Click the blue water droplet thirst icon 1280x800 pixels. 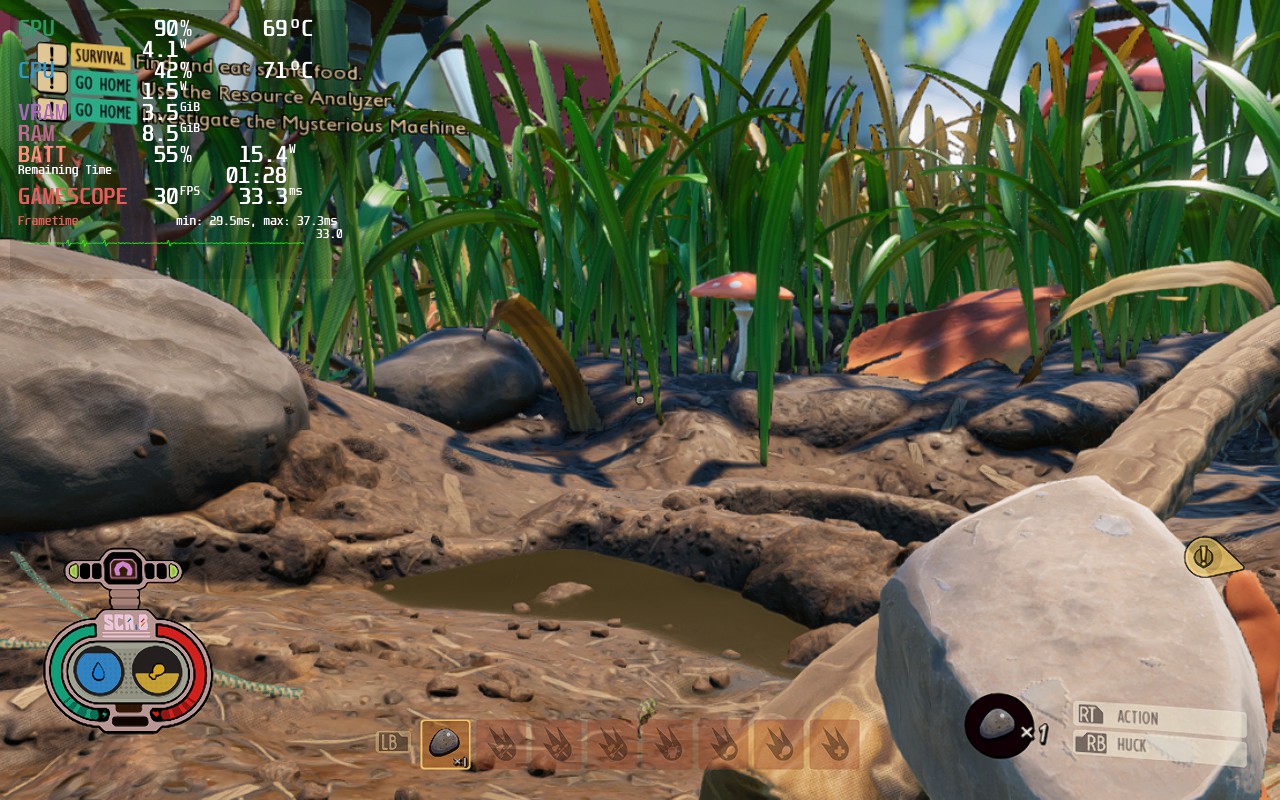pyautogui.click(x=99, y=672)
